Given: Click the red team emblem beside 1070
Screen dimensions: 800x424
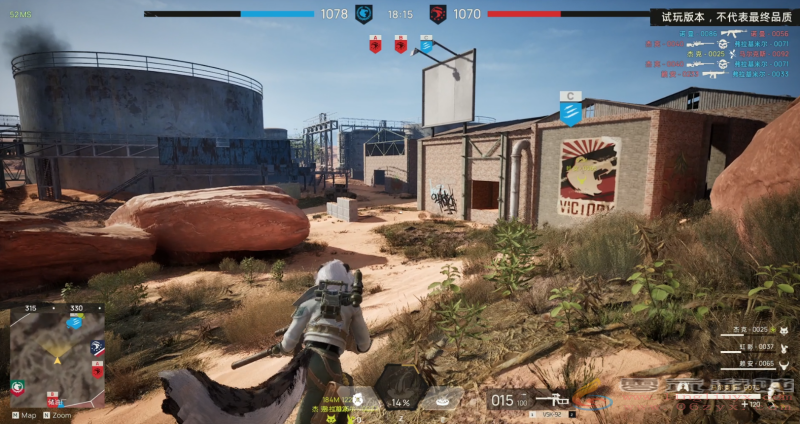Looking at the screenshot, I should (x=437, y=14).
